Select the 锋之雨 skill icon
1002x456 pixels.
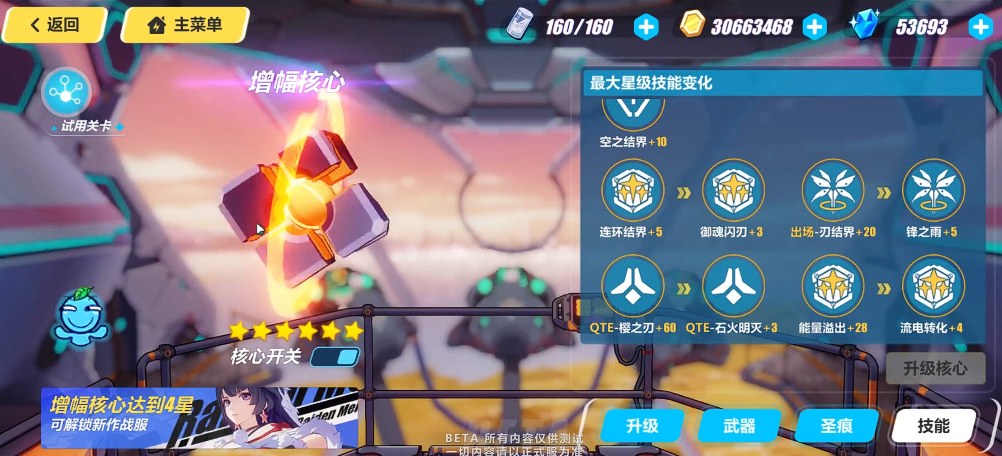click(933, 190)
